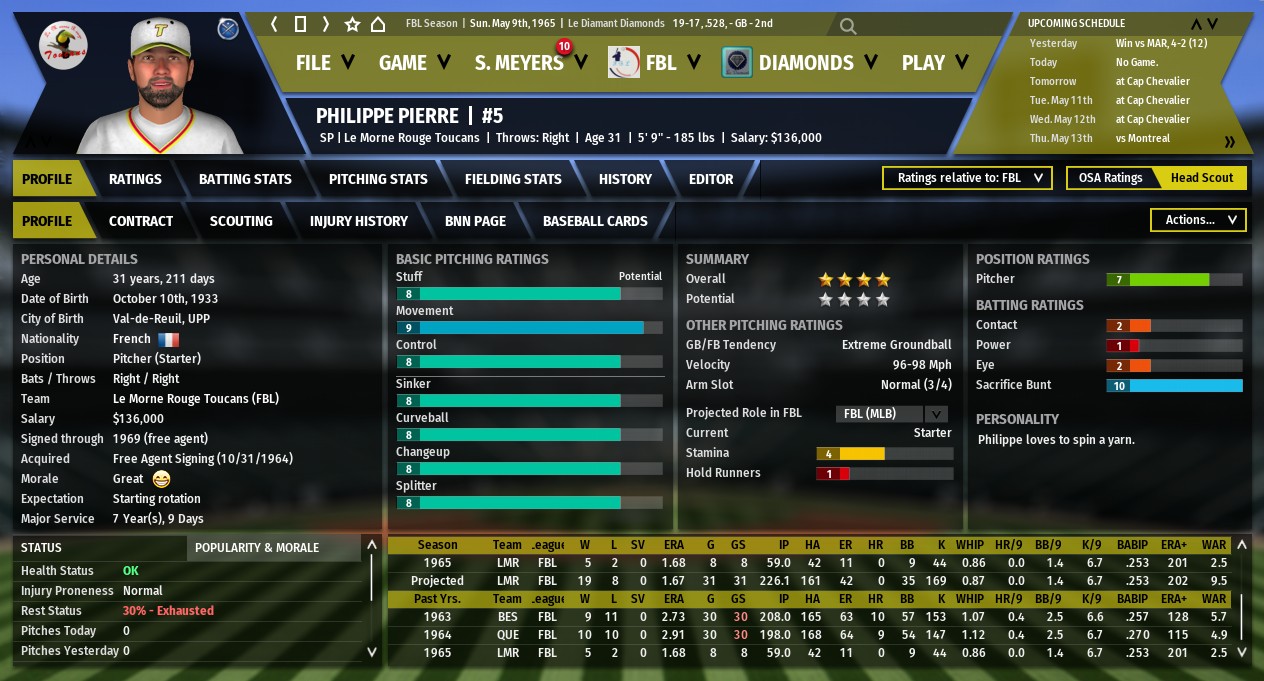
Task: View the Contract sub-tab
Action: [x=141, y=221]
